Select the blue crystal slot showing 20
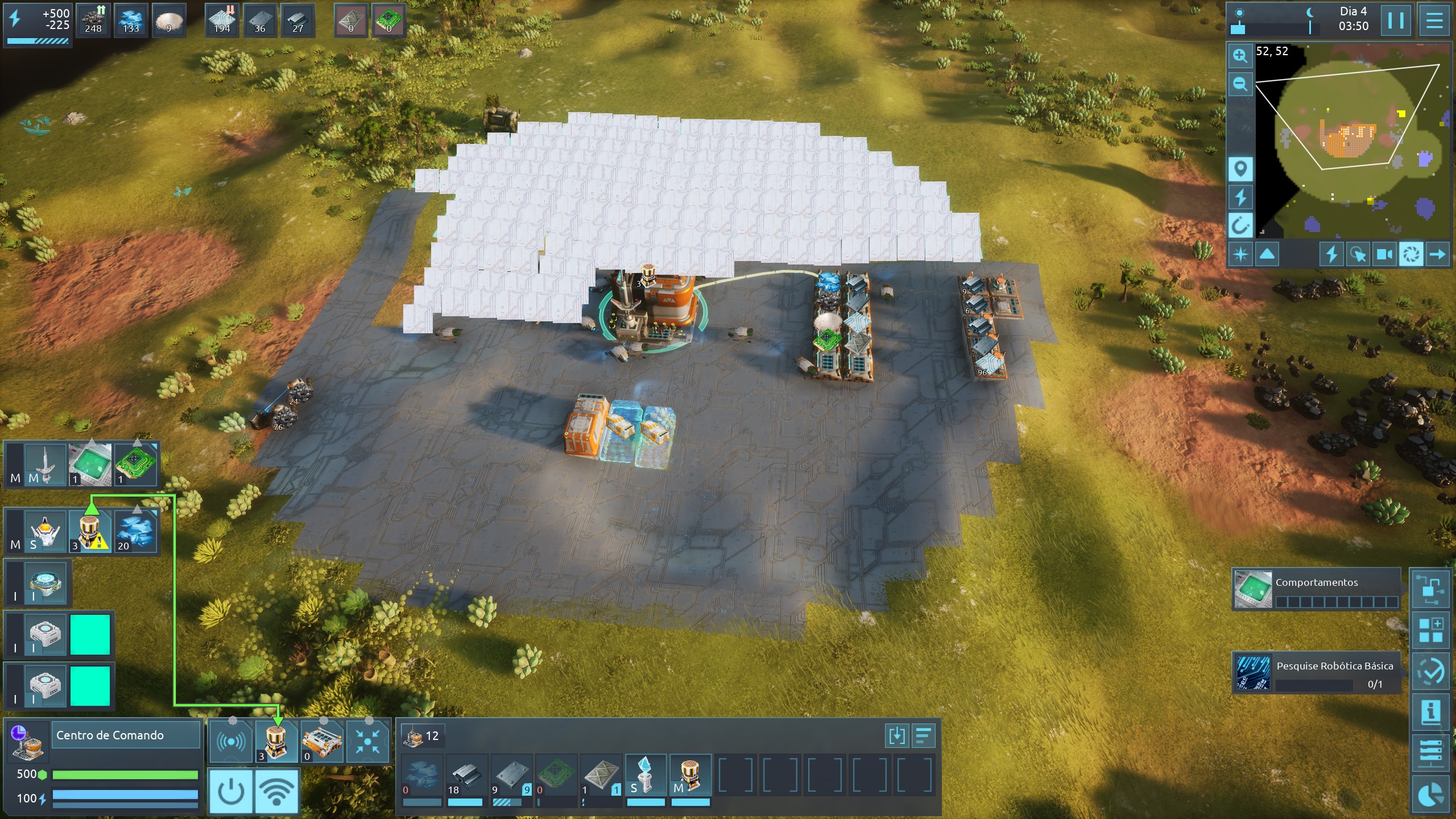1456x819 pixels. coord(136,531)
